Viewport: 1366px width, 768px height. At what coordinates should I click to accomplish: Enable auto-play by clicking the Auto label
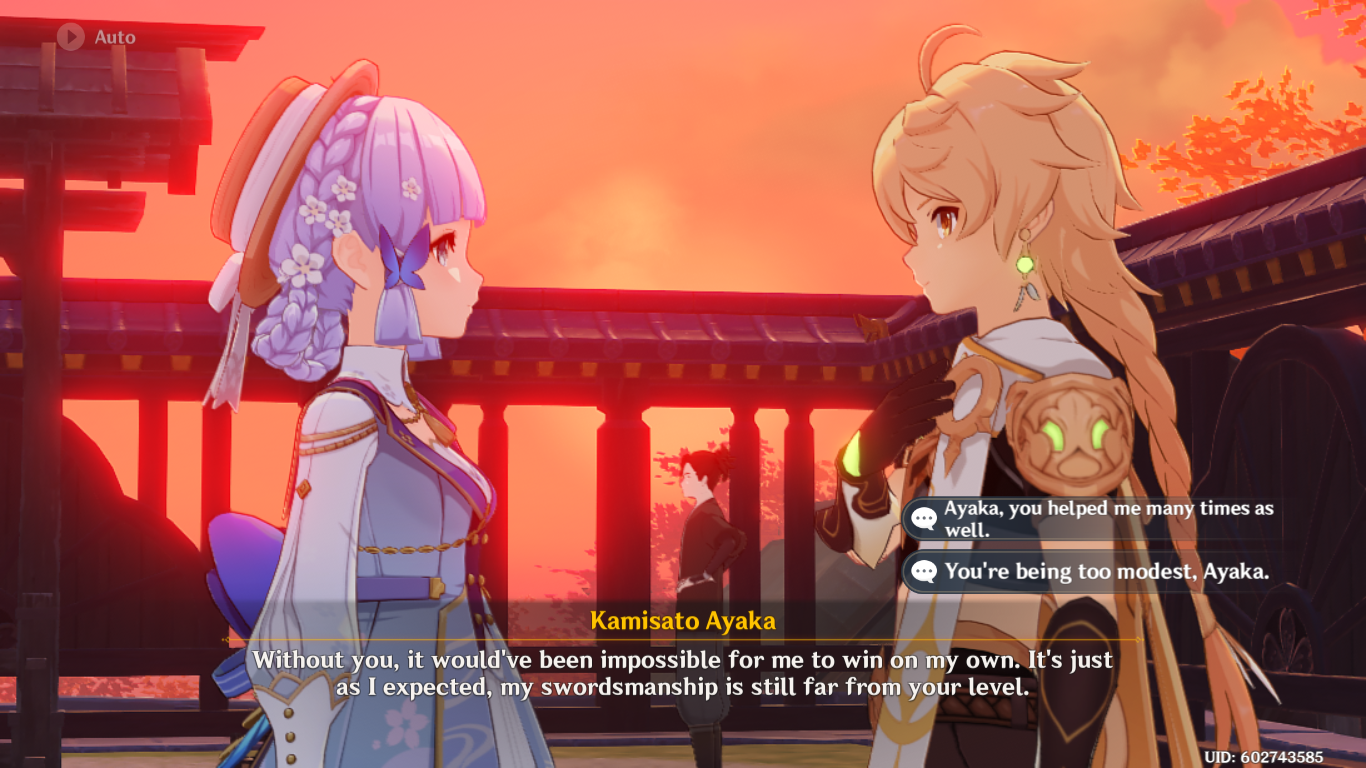[113, 38]
